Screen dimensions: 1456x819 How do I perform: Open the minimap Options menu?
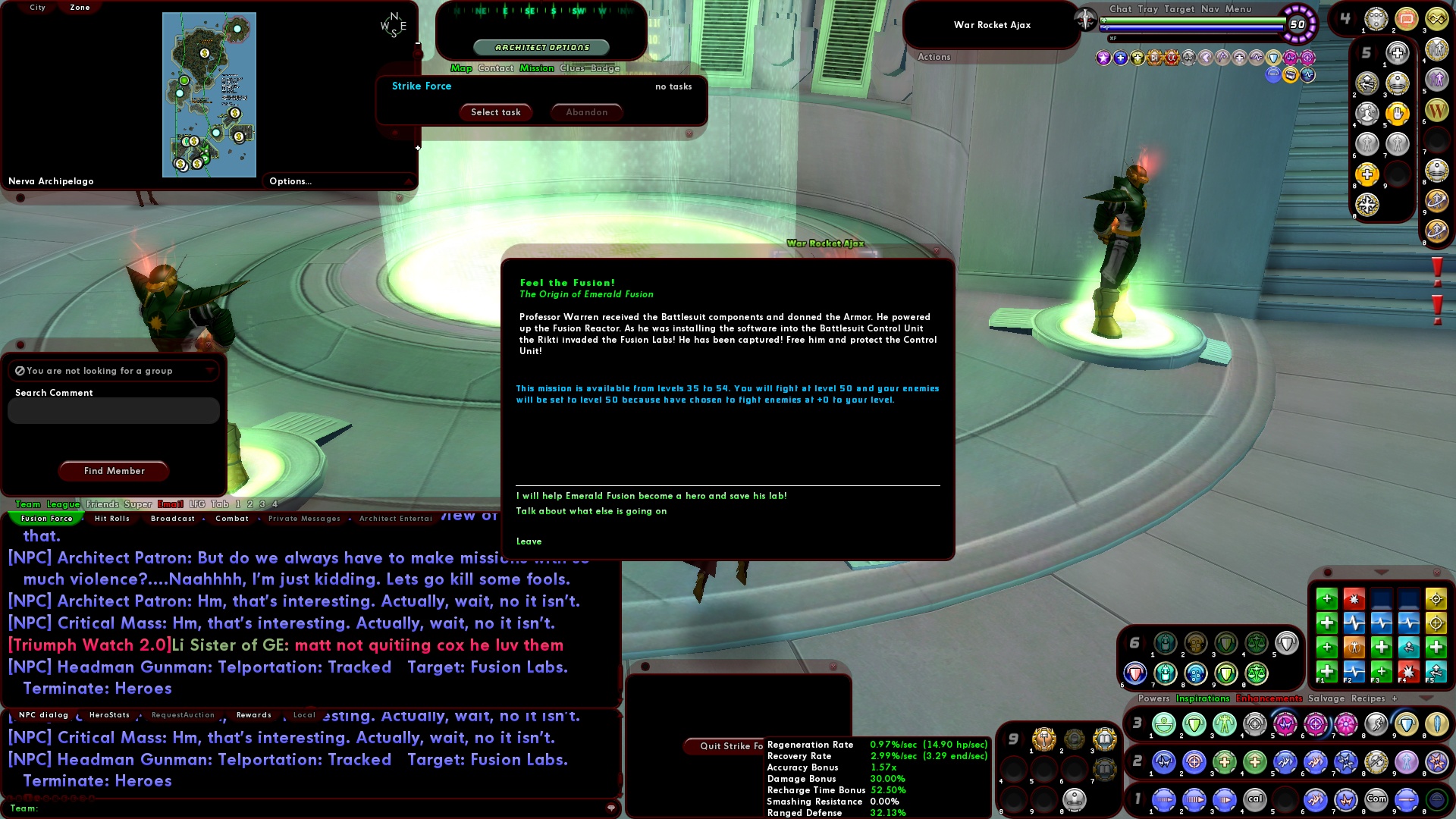point(290,180)
